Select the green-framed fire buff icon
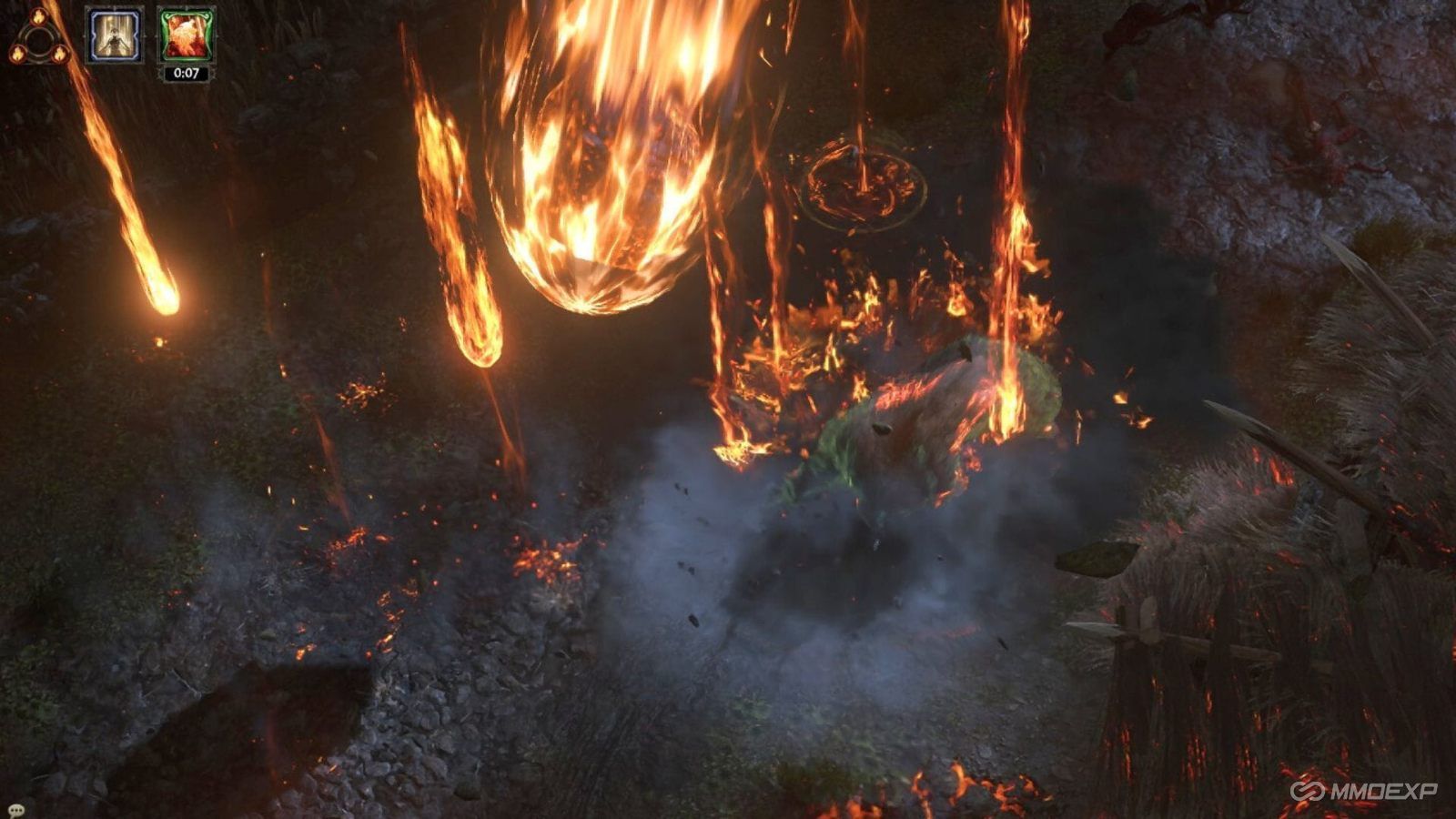 click(x=185, y=35)
